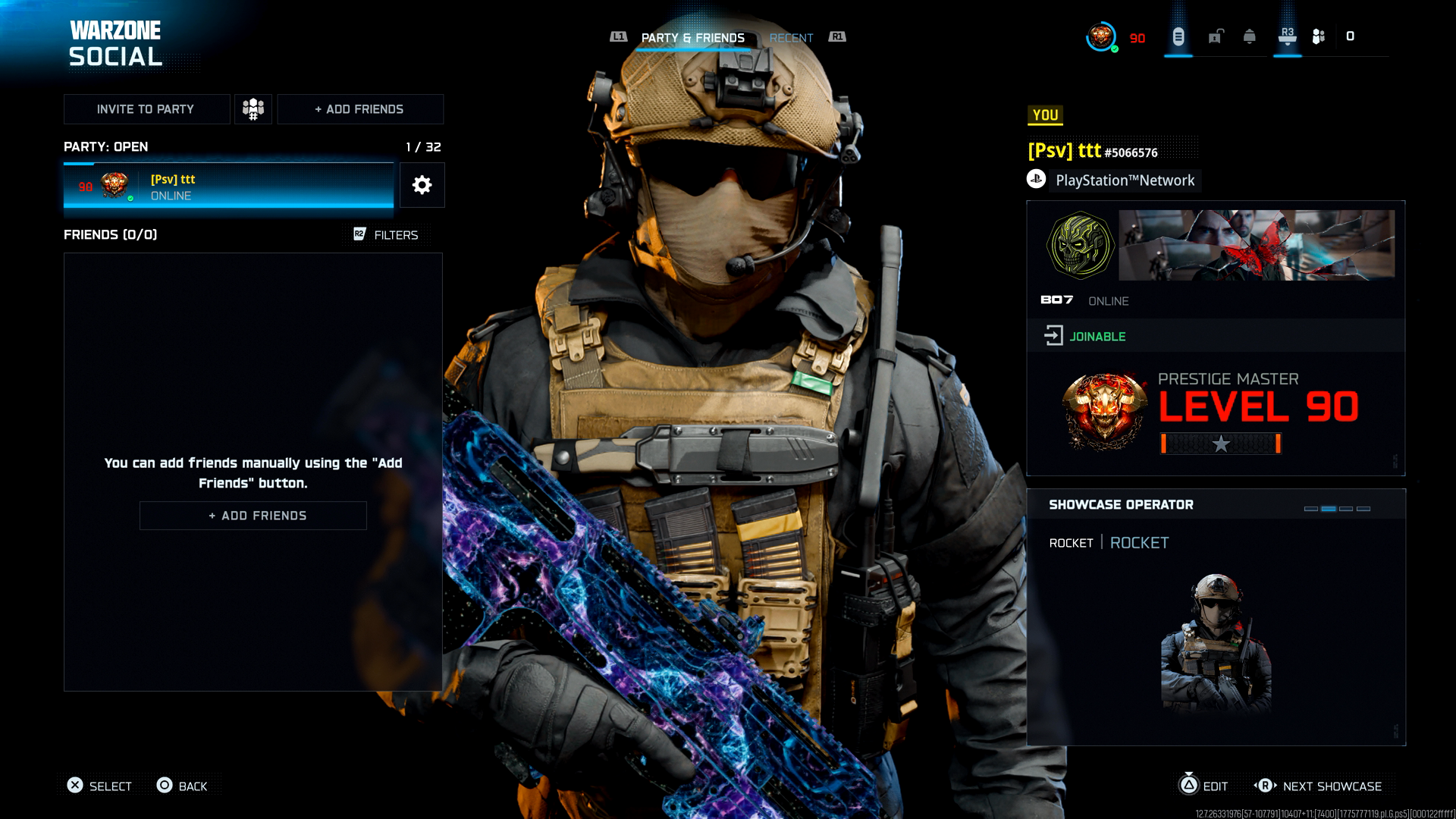Open the group icon button beside Invite to Party
The width and height of the screenshot is (1456, 819).
[253, 109]
